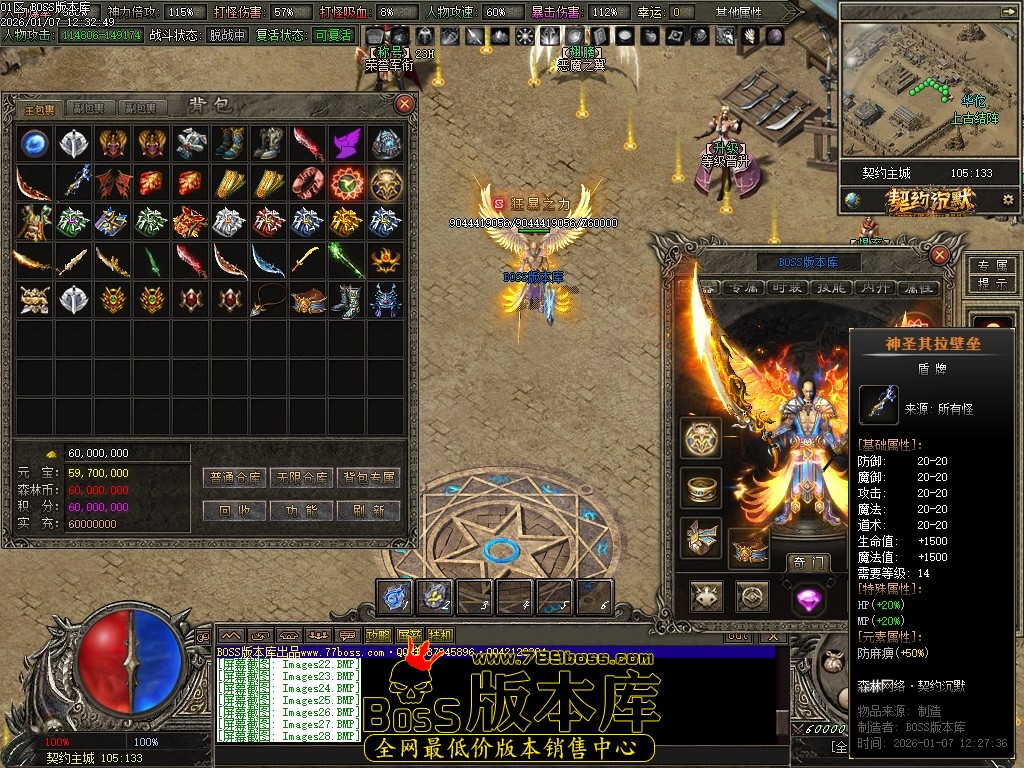Image resolution: width=1024 pixels, height=768 pixels.
Task: Close the character equipment panel
Action: click(x=939, y=255)
